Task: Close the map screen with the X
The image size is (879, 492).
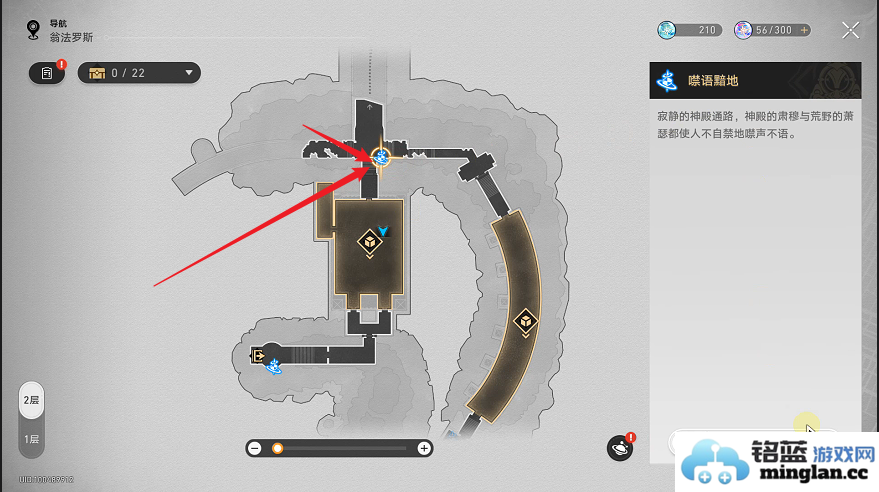Action: [x=850, y=30]
